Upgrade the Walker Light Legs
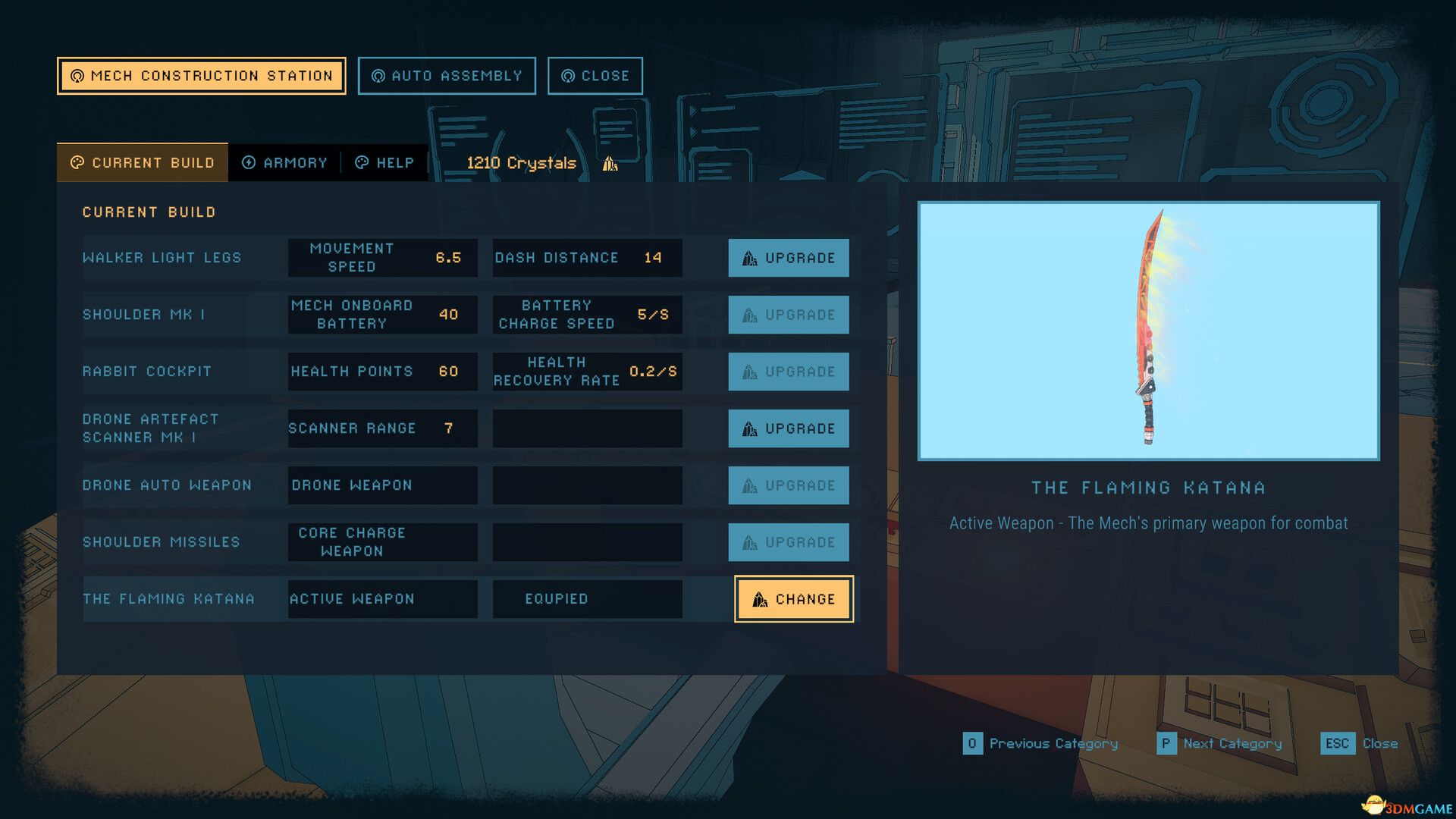 click(x=789, y=258)
